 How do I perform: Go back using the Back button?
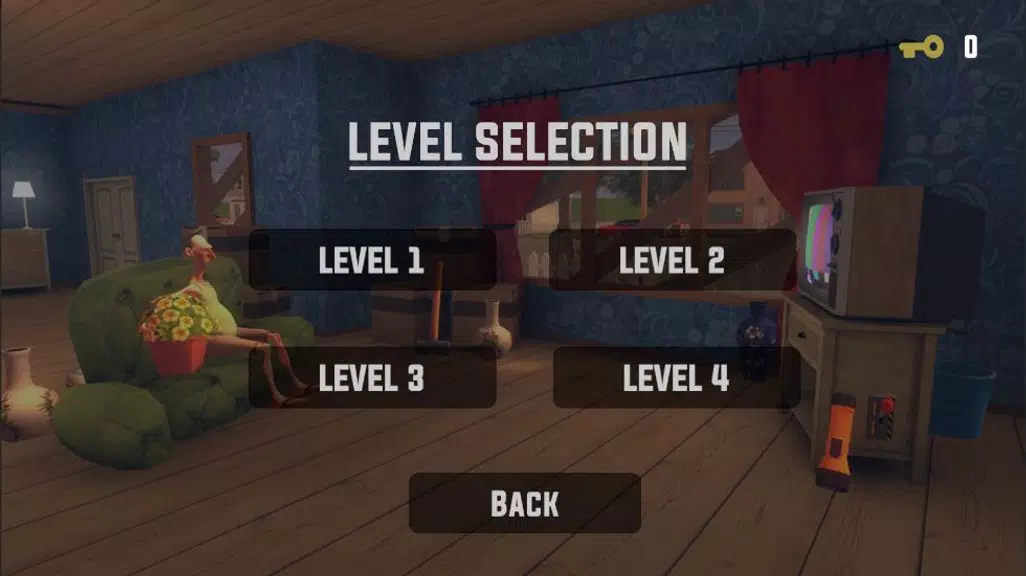point(525,503)
